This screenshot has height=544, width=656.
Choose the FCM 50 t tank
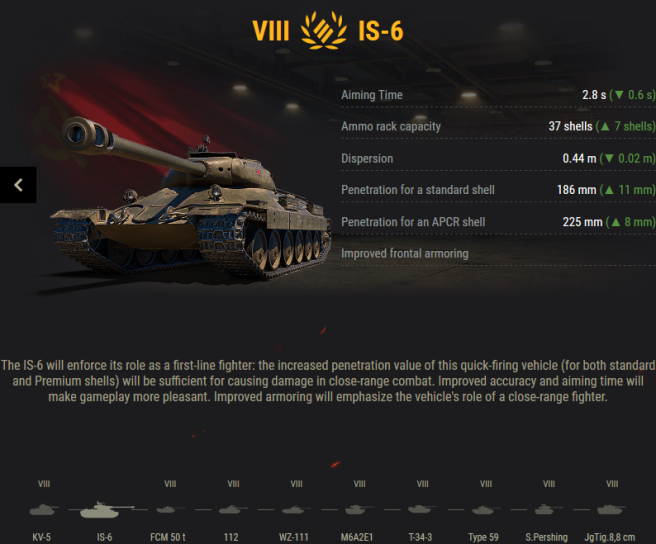[170, 509]
